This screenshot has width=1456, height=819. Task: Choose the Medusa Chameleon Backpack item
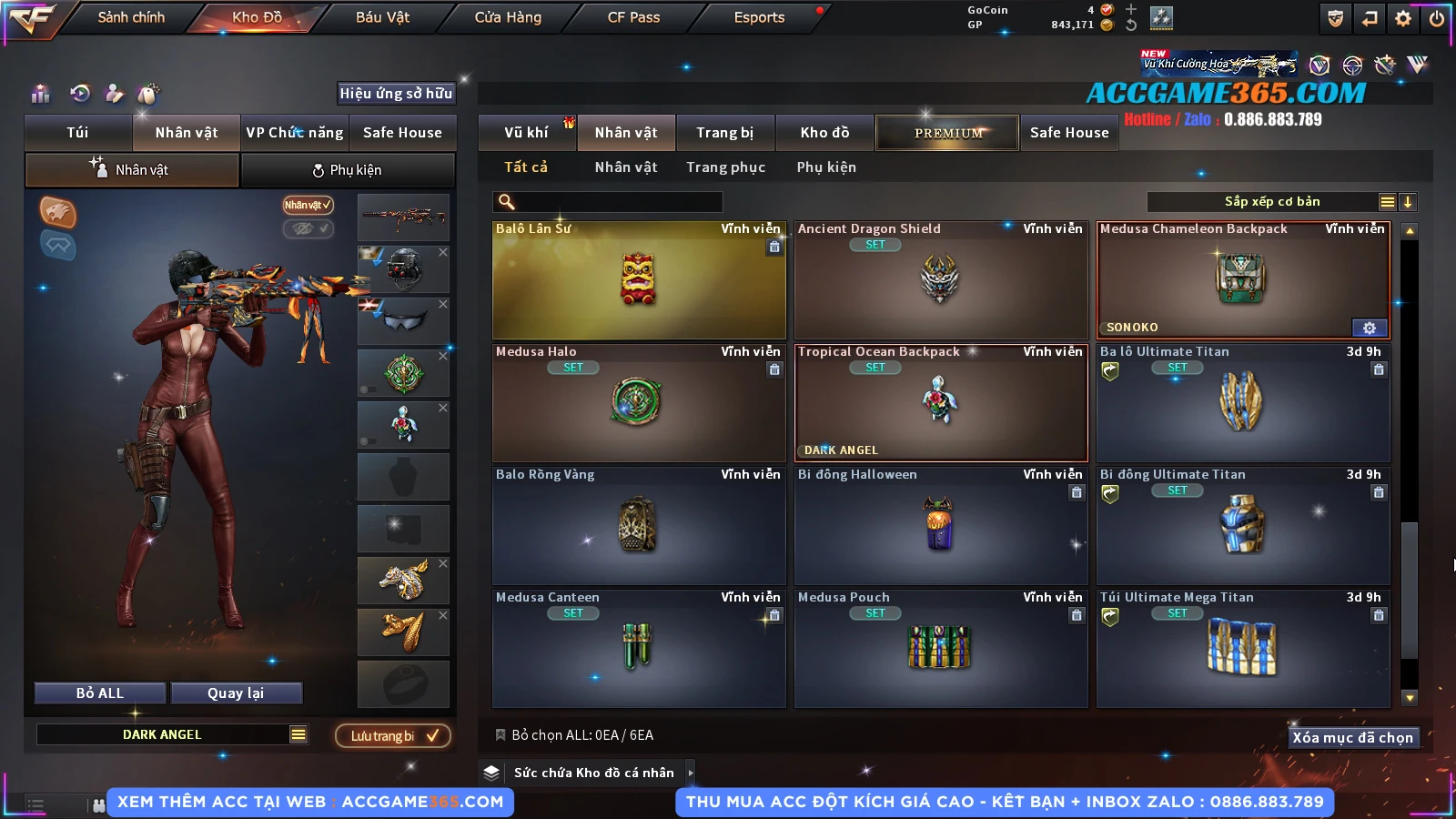[x=1242, y=280]
